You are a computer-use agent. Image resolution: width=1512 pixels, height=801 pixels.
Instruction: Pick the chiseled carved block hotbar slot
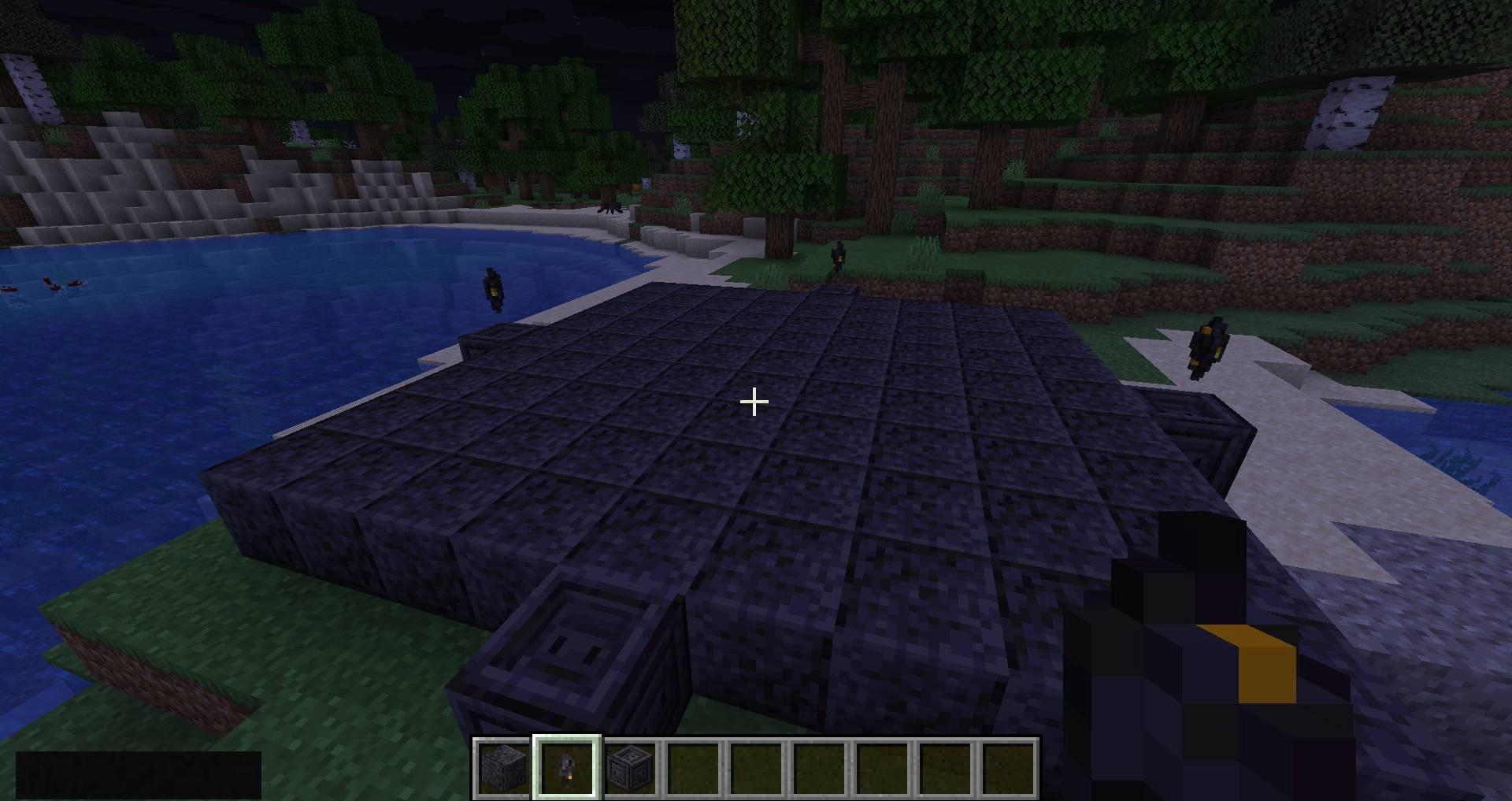(x=630, y=767)
